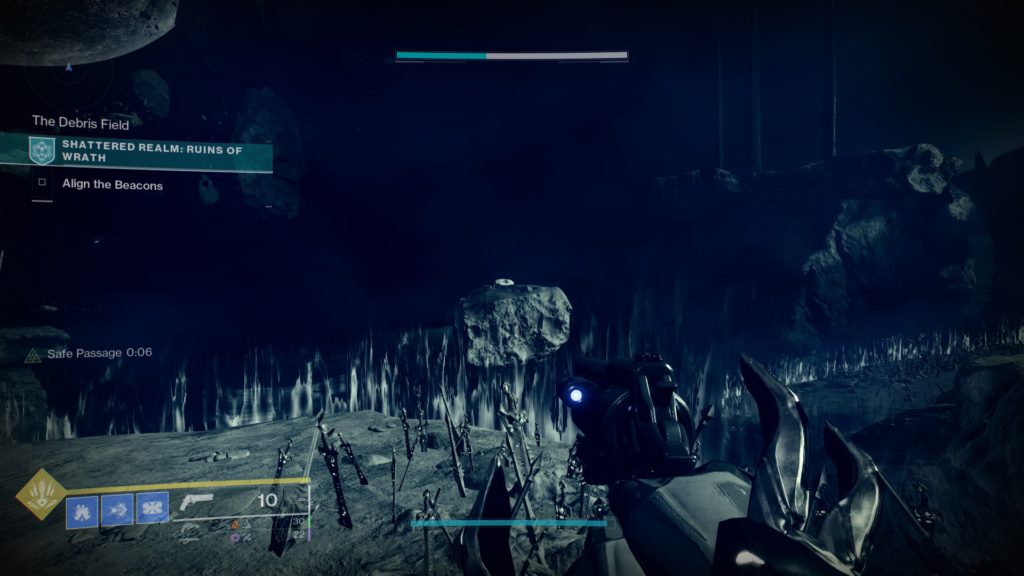Tick the Align the Beacons objective box
Image resolution: width=1024 pixels, height=576 pixels.
(42, 184)
